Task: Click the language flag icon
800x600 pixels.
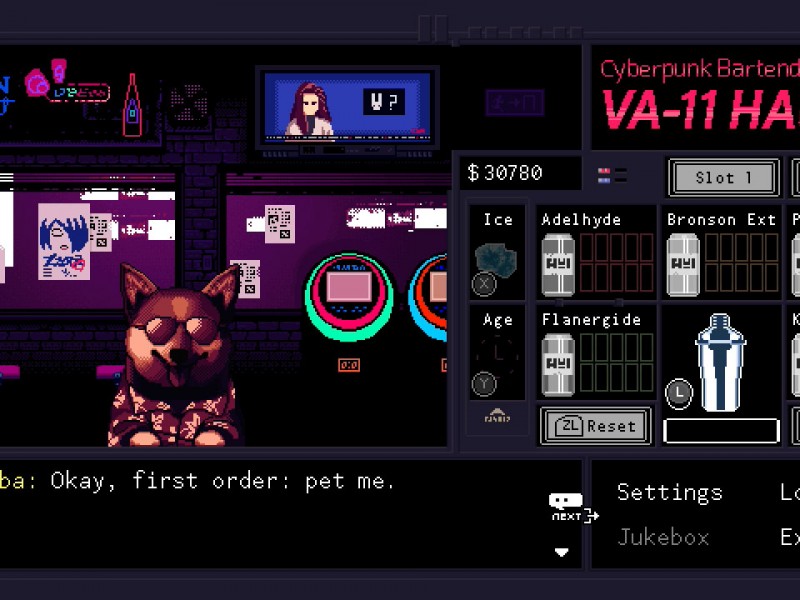Action: pos(605,175)
